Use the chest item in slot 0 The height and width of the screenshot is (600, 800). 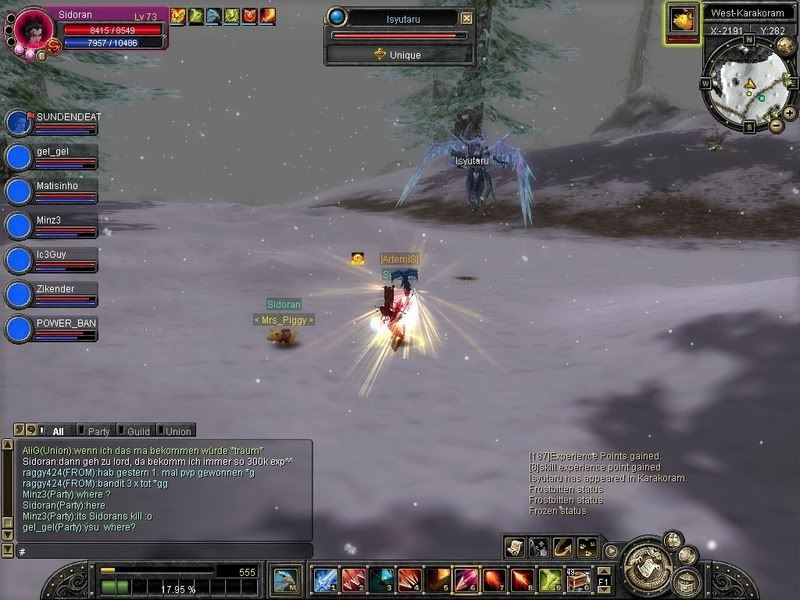579,580
